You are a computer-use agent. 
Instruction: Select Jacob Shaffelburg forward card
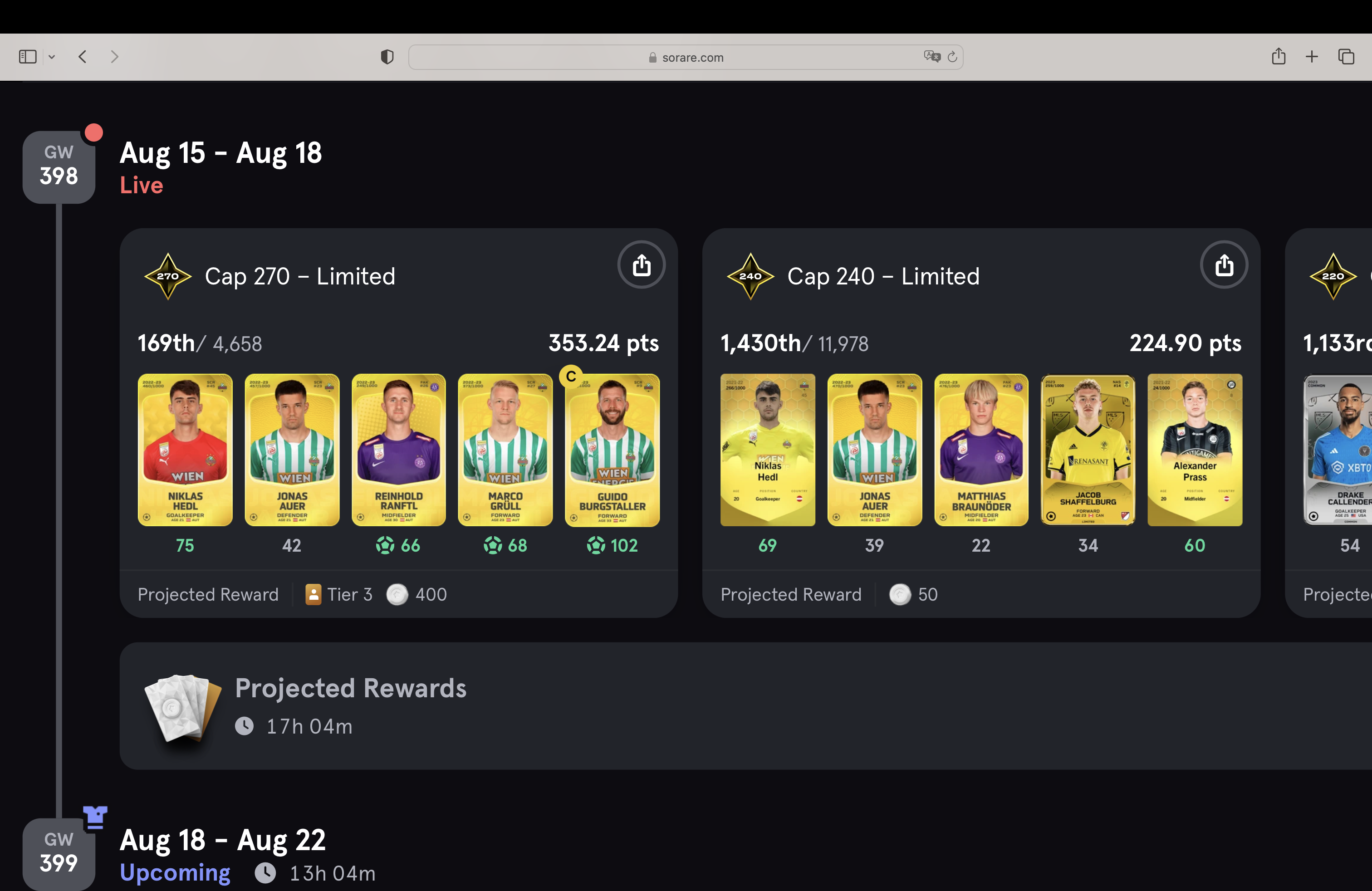[1088, 450]
